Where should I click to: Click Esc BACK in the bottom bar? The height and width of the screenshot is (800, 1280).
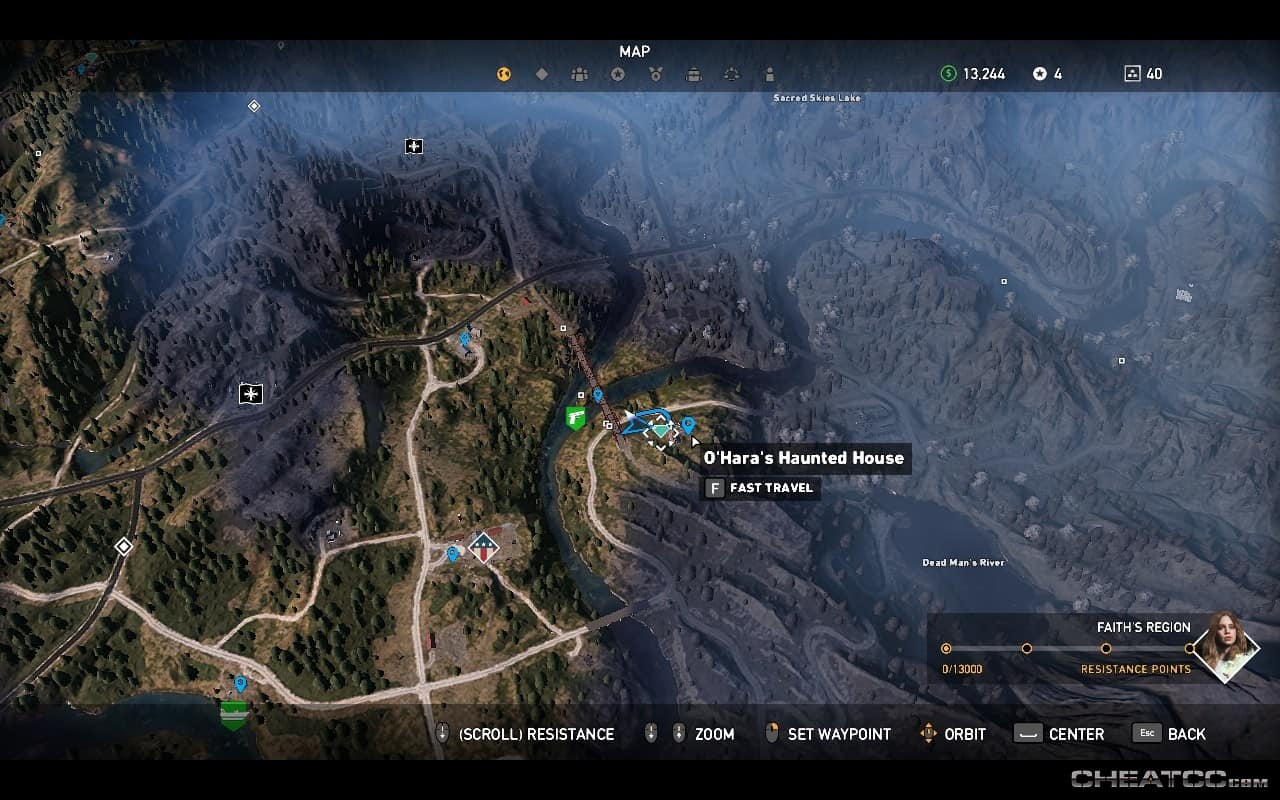[x=1168, y=733]
